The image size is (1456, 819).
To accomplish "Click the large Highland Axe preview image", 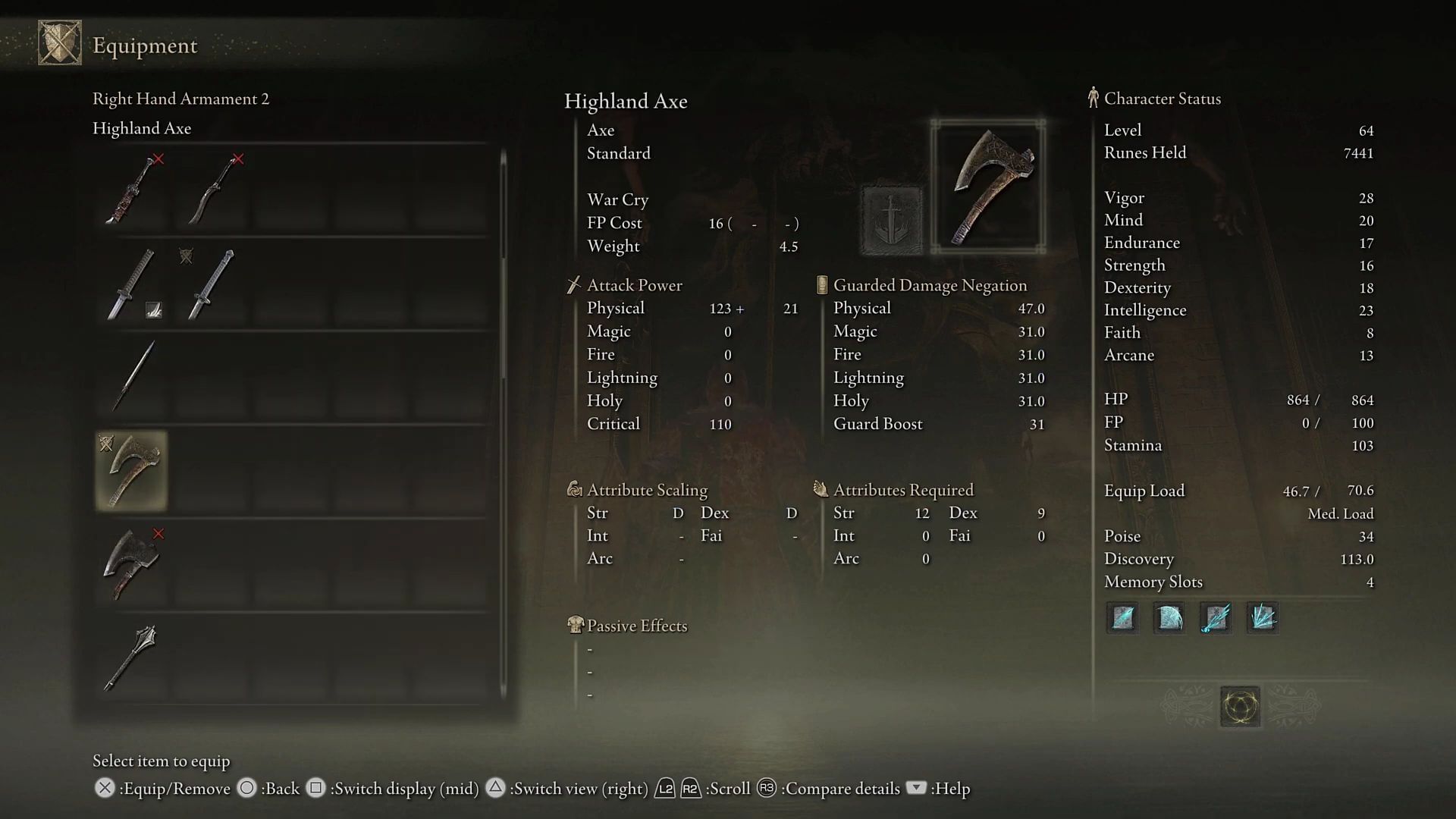I will [988, 187].
